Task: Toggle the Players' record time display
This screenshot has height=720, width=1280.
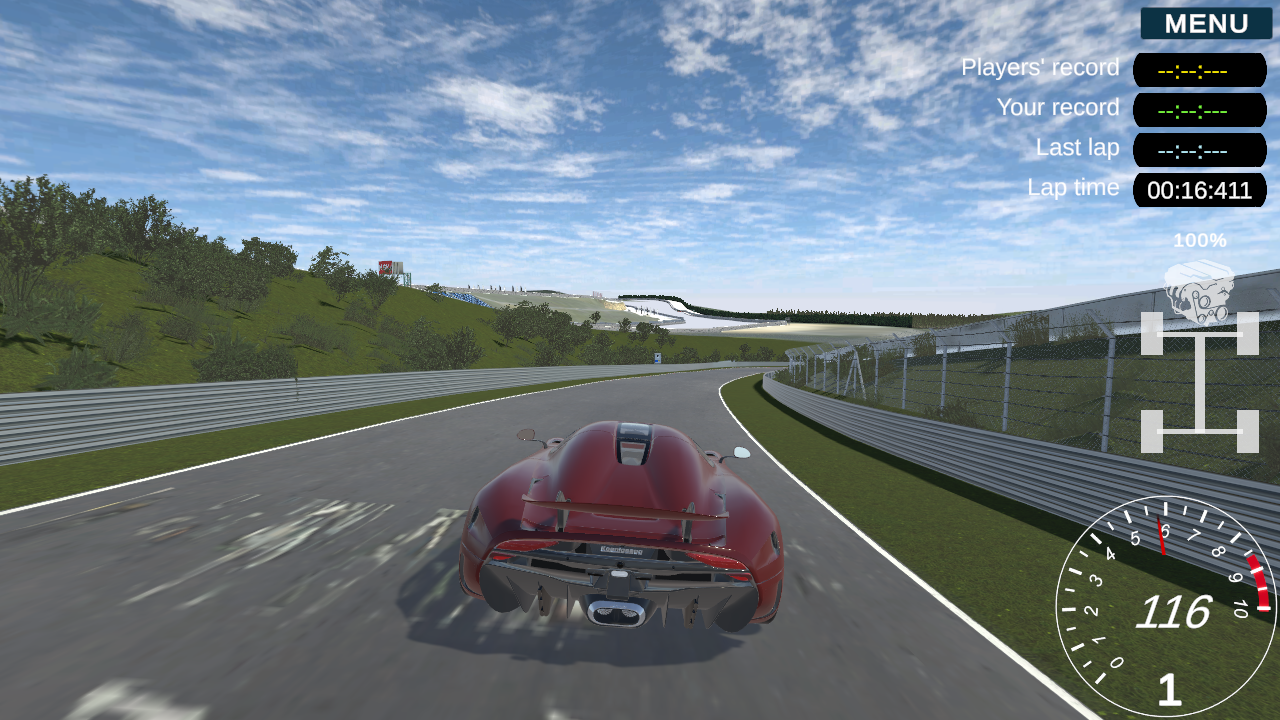Action: [1199, 70]
